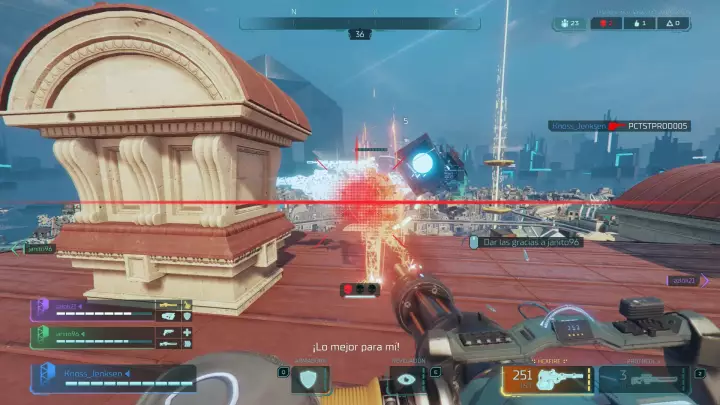Select the green squadmate's panel
720x405 pixels.
[x=112, y=337]
